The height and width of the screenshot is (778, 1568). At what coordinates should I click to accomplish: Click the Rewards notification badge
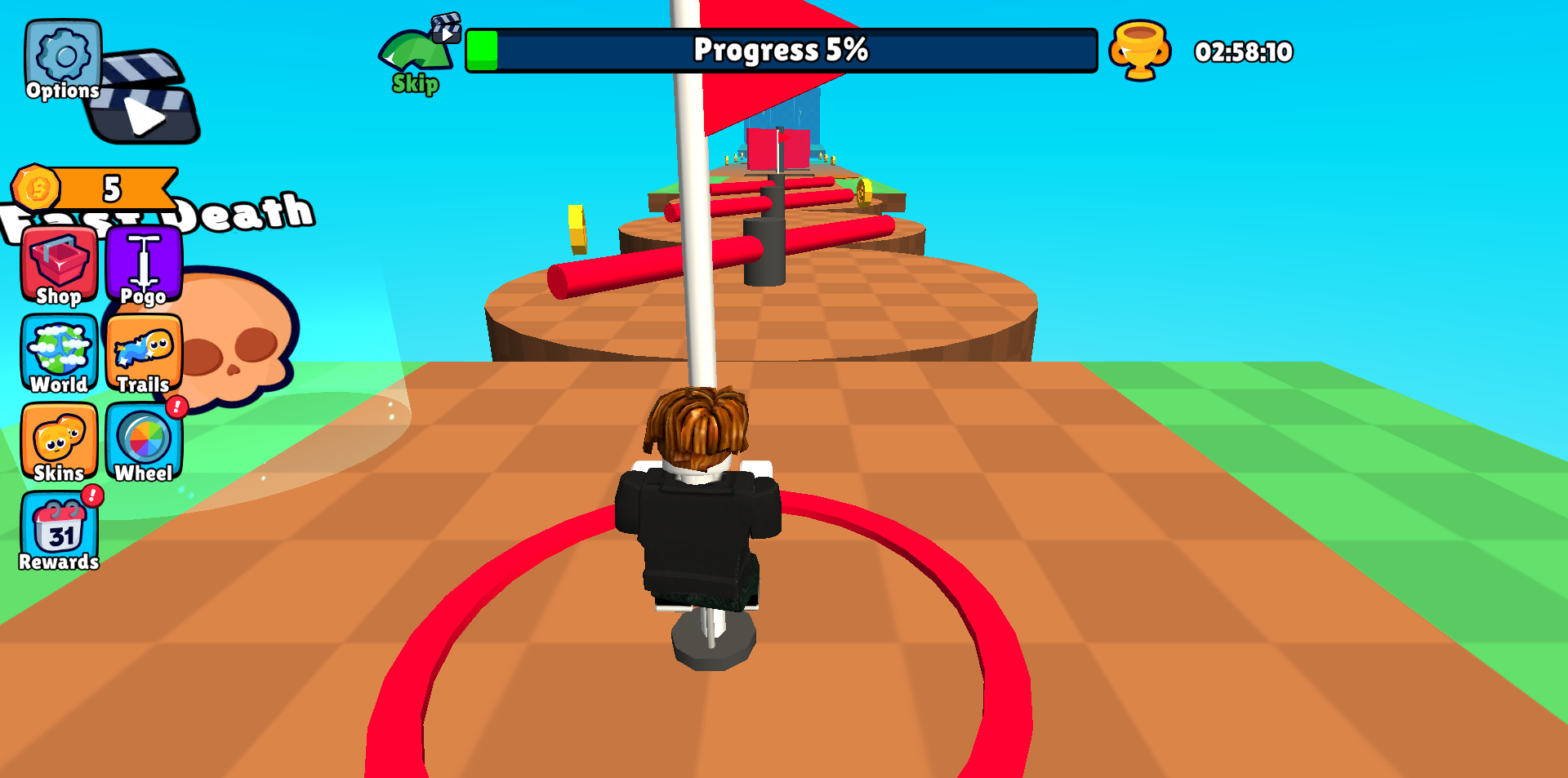[92, 496]
